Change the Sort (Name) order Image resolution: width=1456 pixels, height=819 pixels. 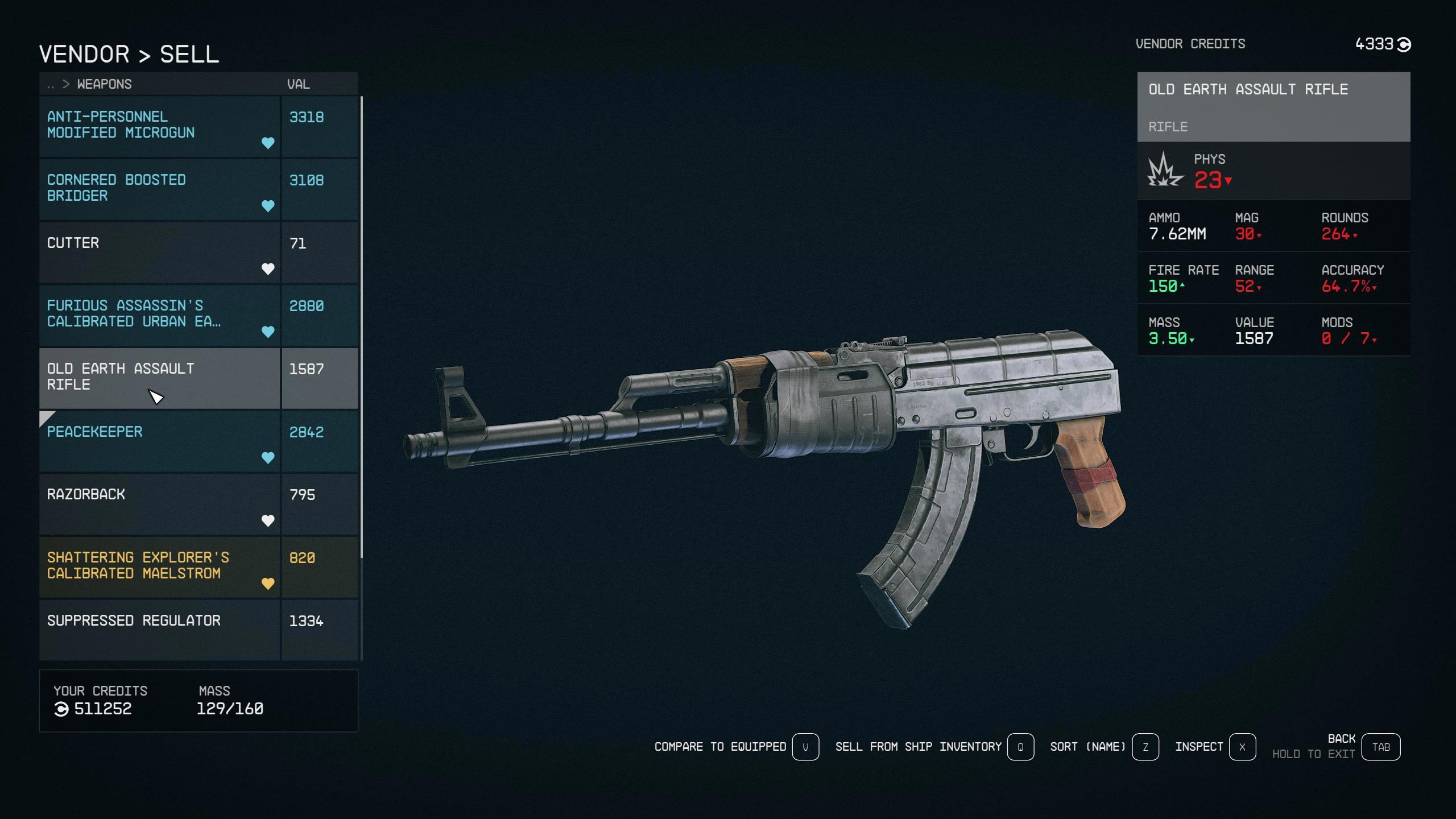click(1145, 747)
